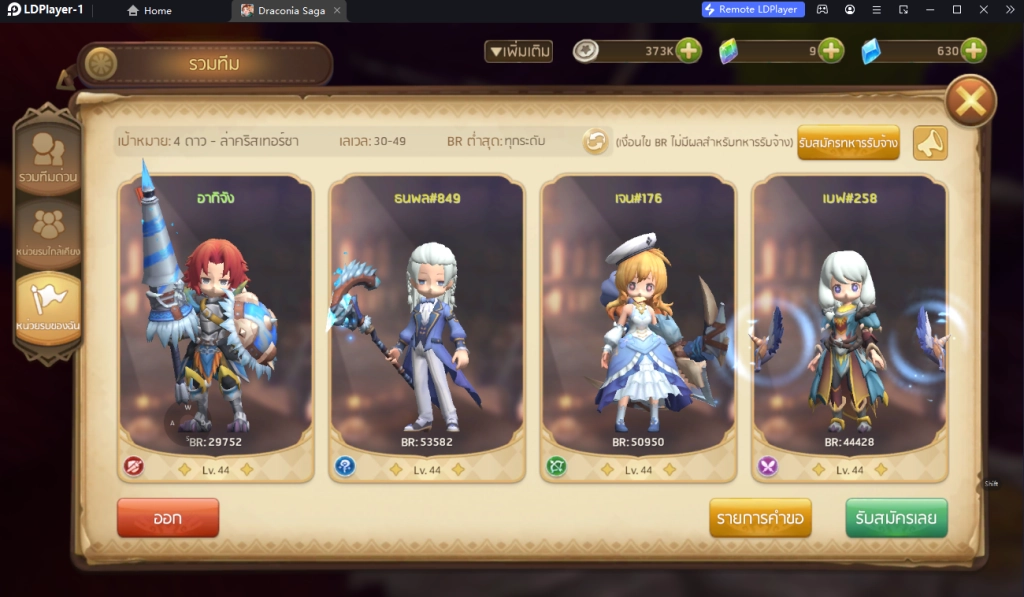Close the team panel with the X button
Viewport: 1024px width, 597px height.
(x=970, y=100)
